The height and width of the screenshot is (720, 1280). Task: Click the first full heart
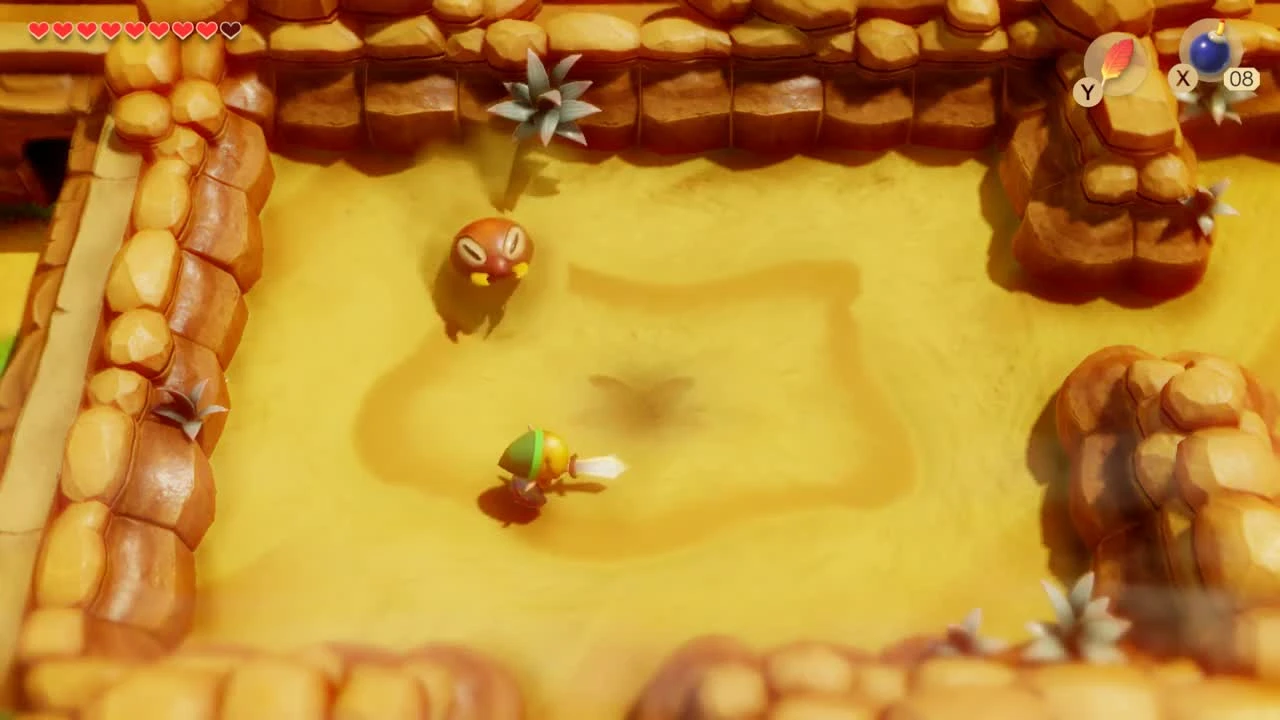39,30
